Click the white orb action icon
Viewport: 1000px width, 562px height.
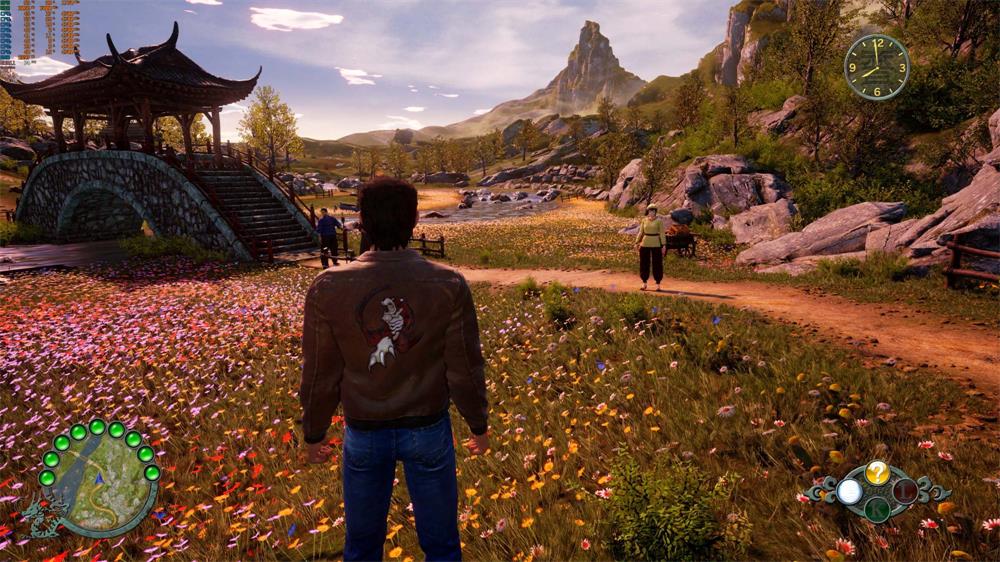tap(849, 491)
